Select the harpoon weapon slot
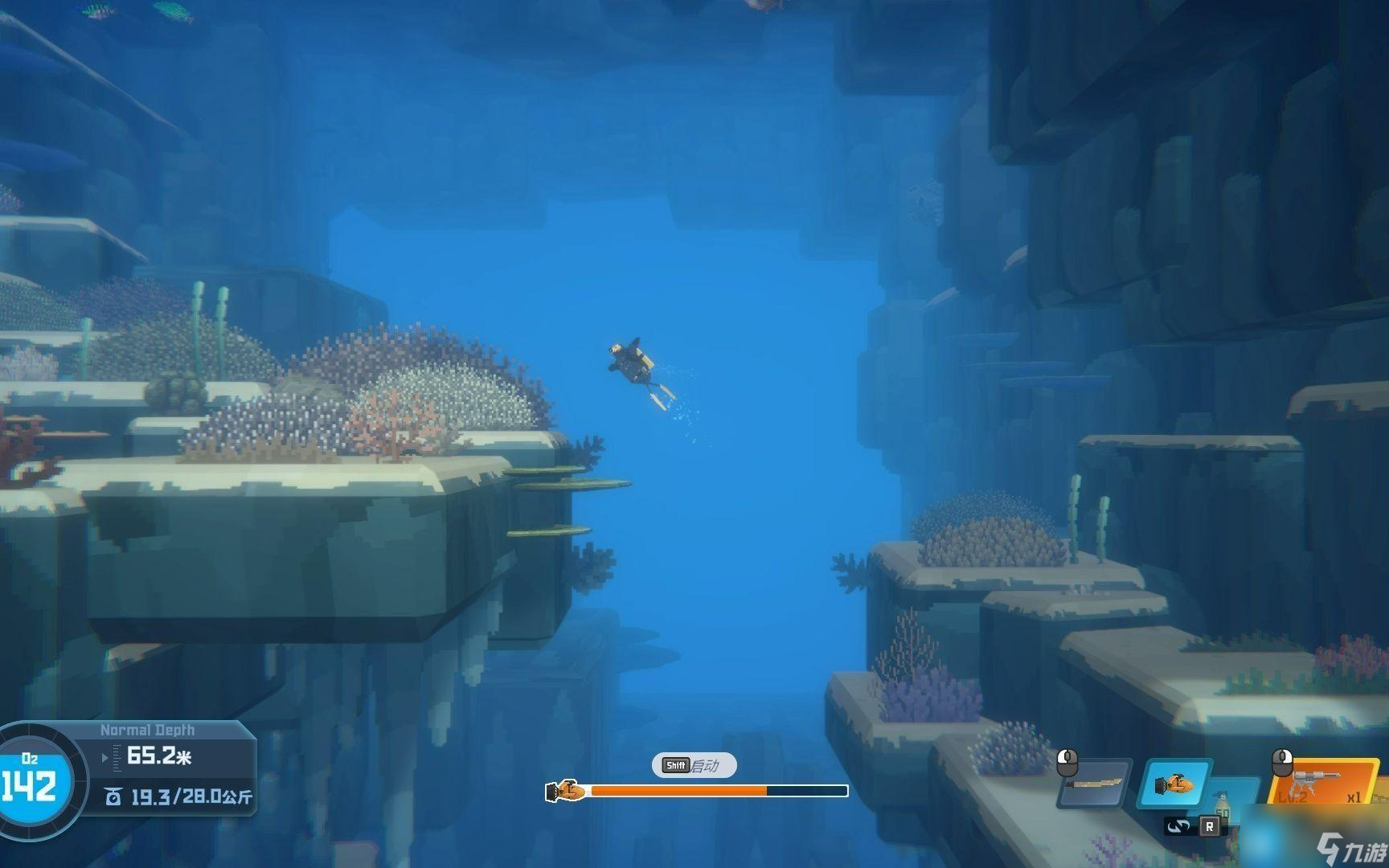Viewport: 1389px width, 868px height. pos(1093,783)
